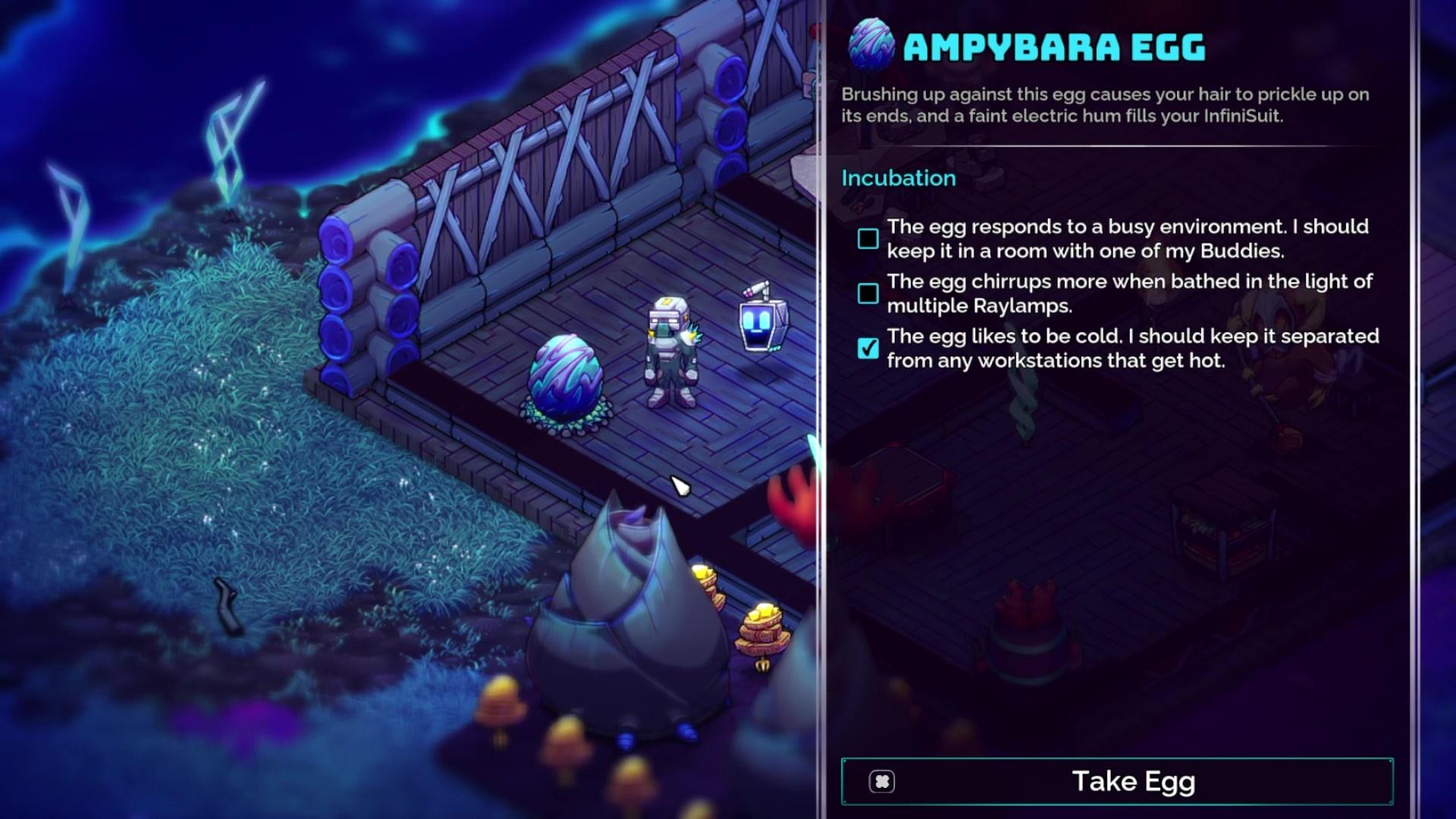Screen dimensions: 1456x819
Task: Click the floating Buddy robot's smiling face screen
Action: pos(758,322)
